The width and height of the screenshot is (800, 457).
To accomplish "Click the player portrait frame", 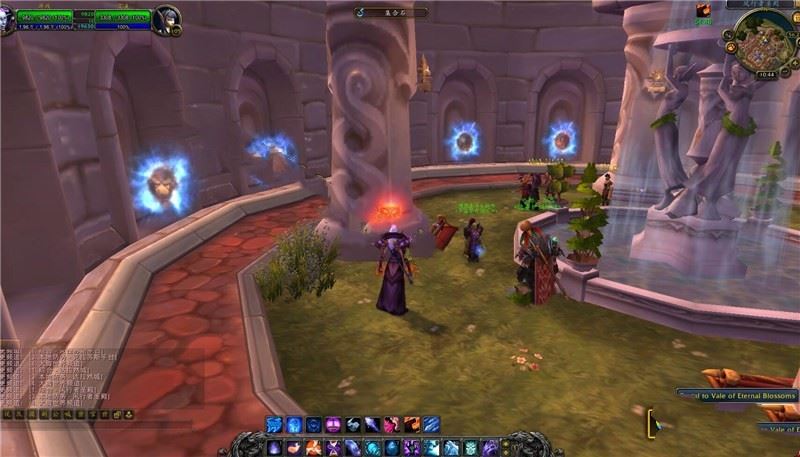I will coord(12,18).
